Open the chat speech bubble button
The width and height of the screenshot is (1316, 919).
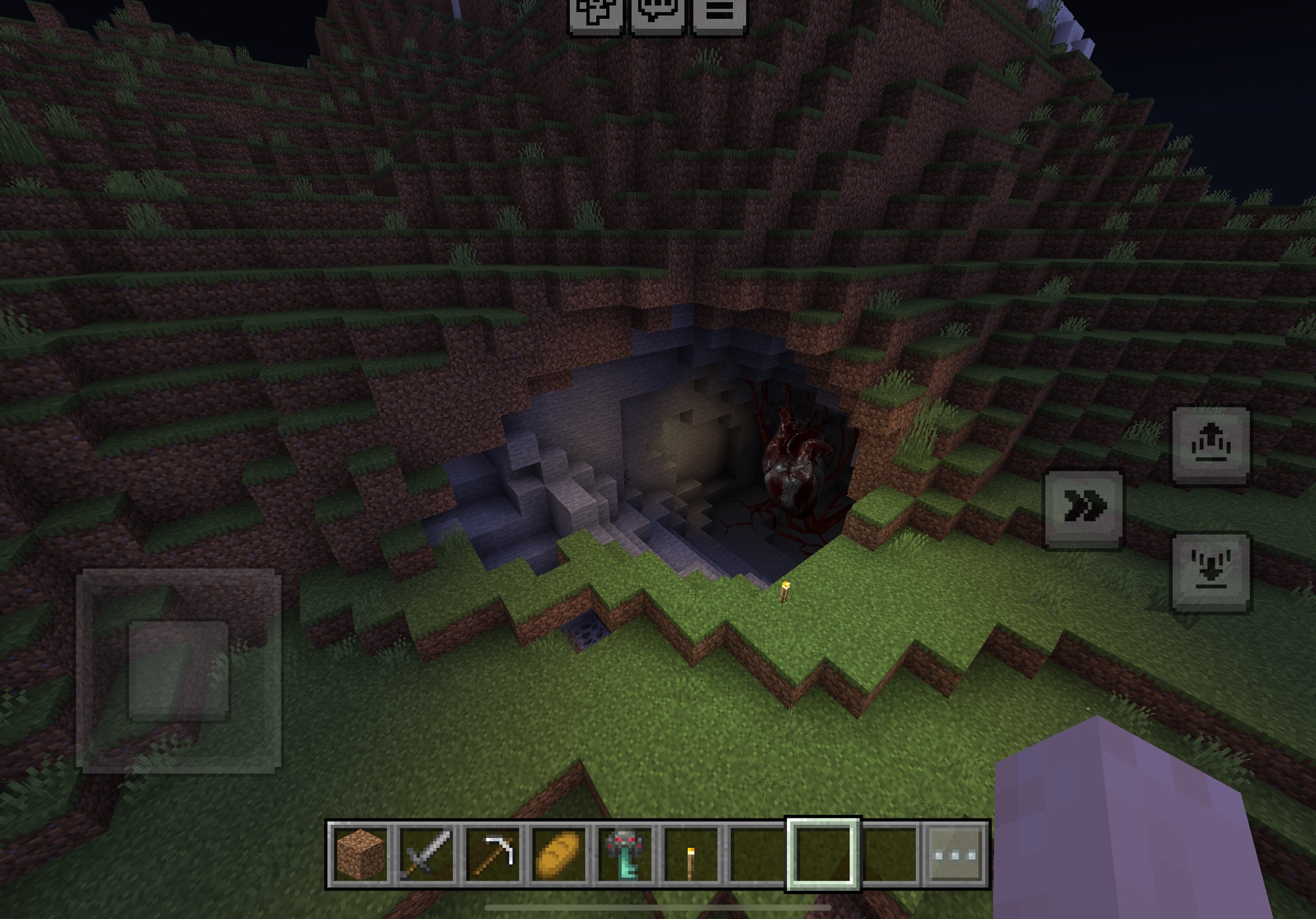coord(657,13)
